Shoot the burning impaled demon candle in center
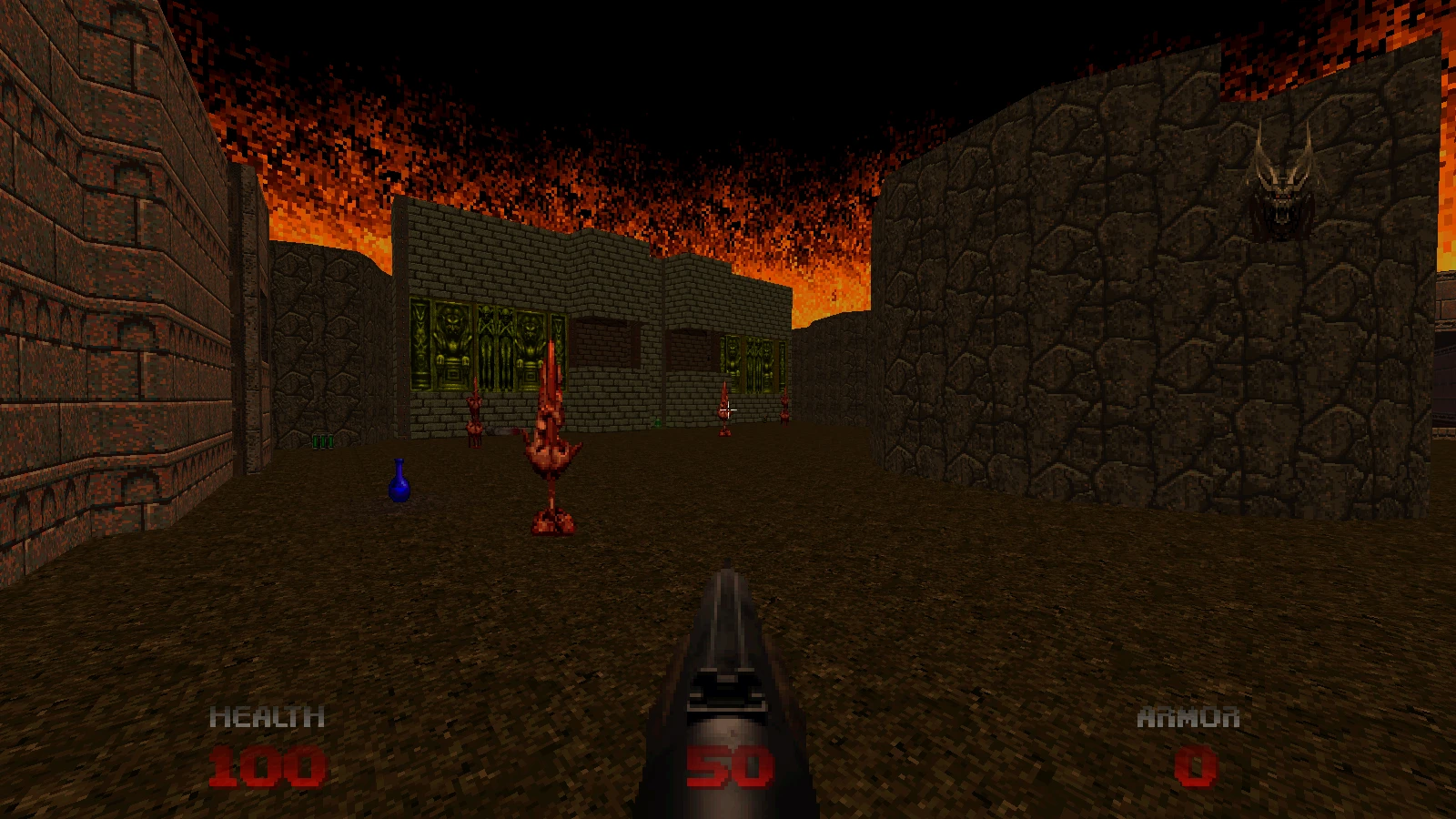1456x819 pixels. (549, 437)
